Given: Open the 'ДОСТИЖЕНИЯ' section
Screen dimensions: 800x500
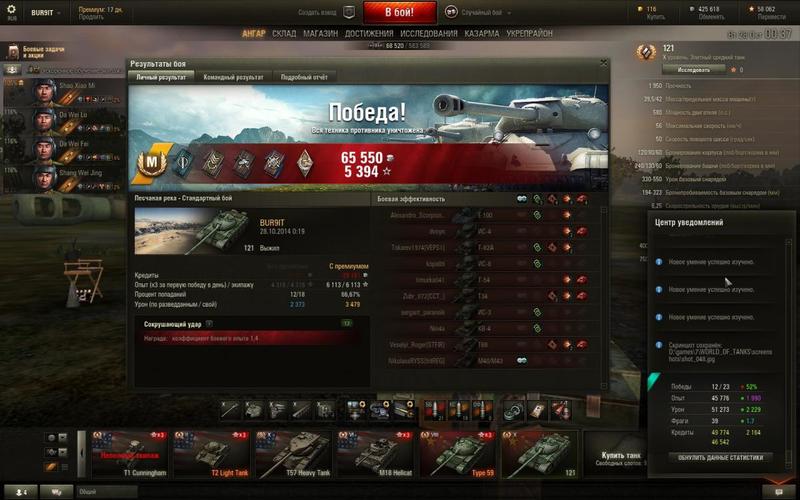Looking at the screenshot, I should pyautogui.click(x=369, y=33).
